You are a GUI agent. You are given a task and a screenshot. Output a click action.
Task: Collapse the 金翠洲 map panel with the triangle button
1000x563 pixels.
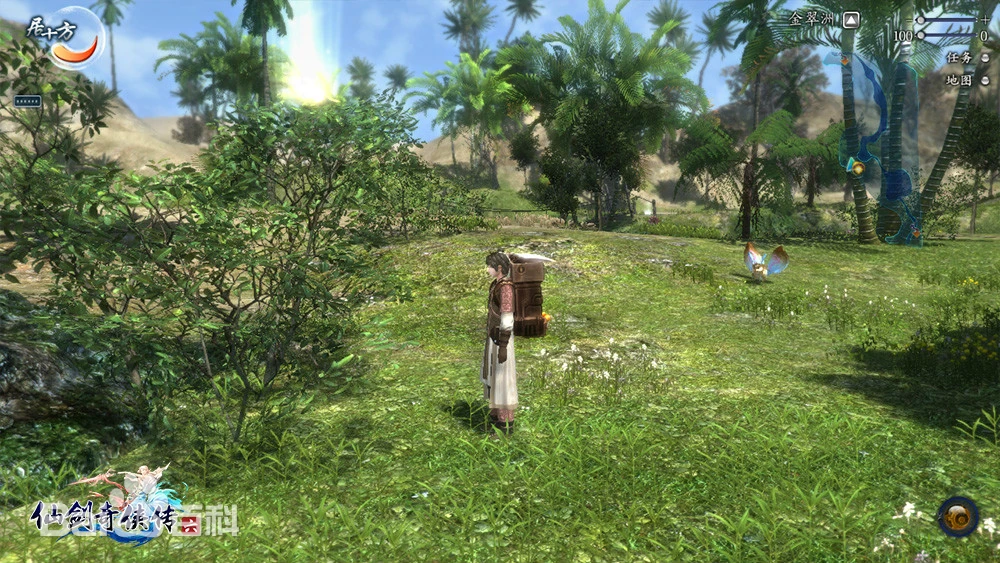tap(851, 19)
